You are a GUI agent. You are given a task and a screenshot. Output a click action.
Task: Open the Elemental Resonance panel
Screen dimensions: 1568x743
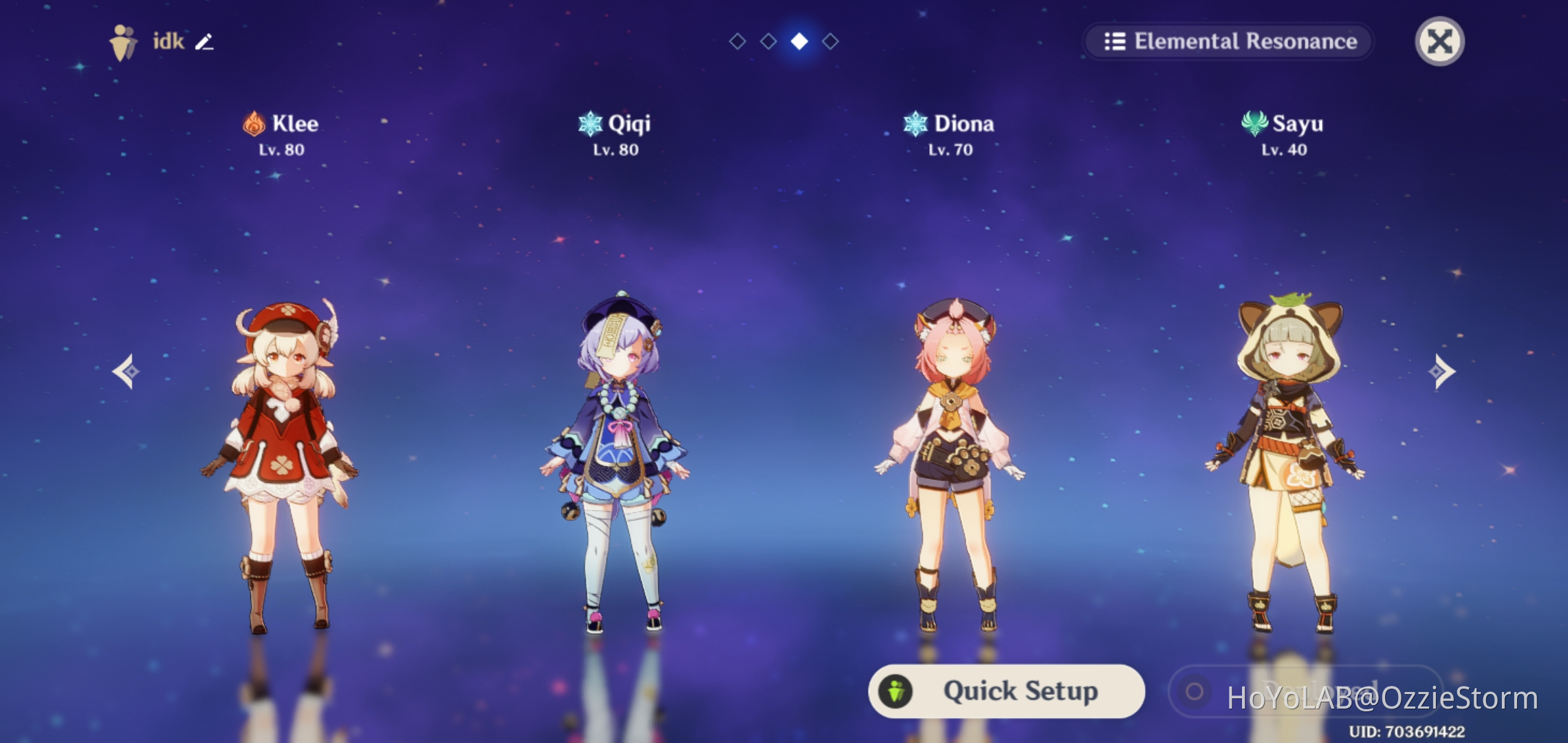(x=1230, y=41)
